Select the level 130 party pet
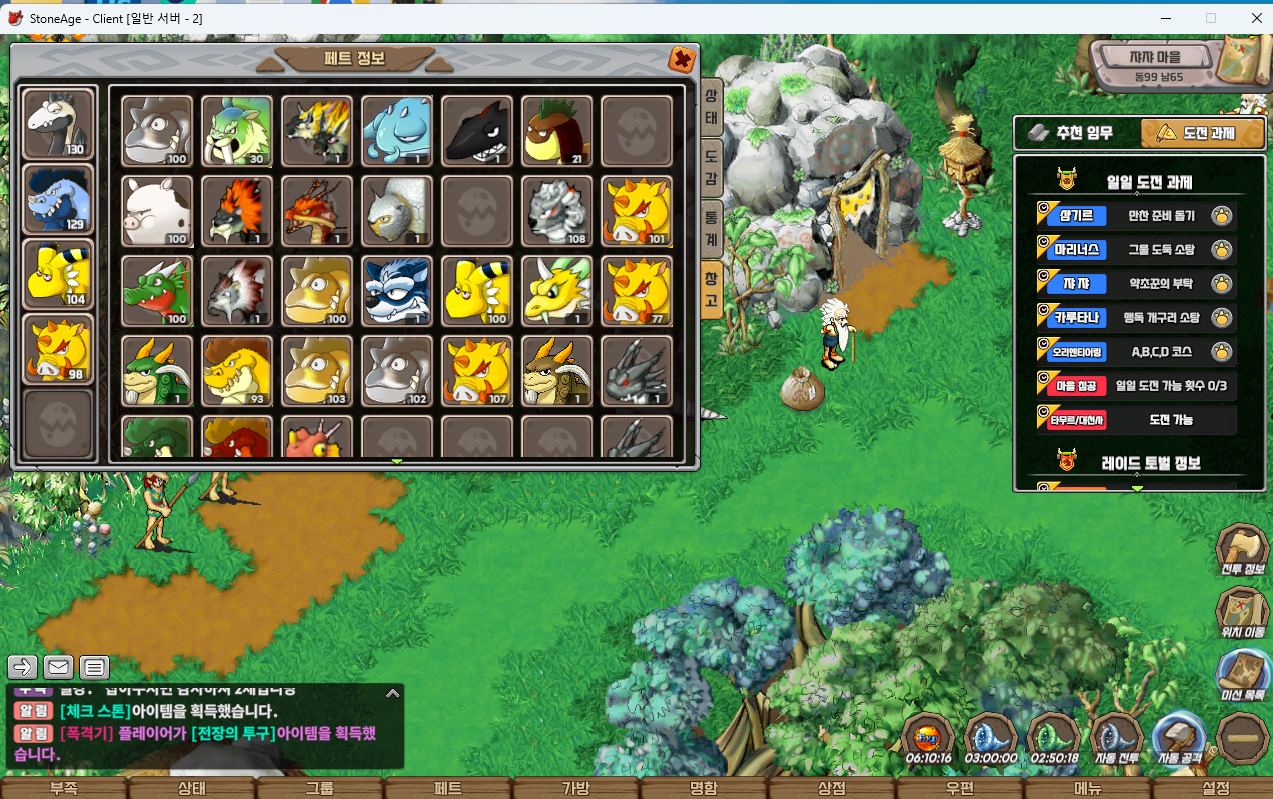Viewport: 1273px width, 799px height. (58, 124)
